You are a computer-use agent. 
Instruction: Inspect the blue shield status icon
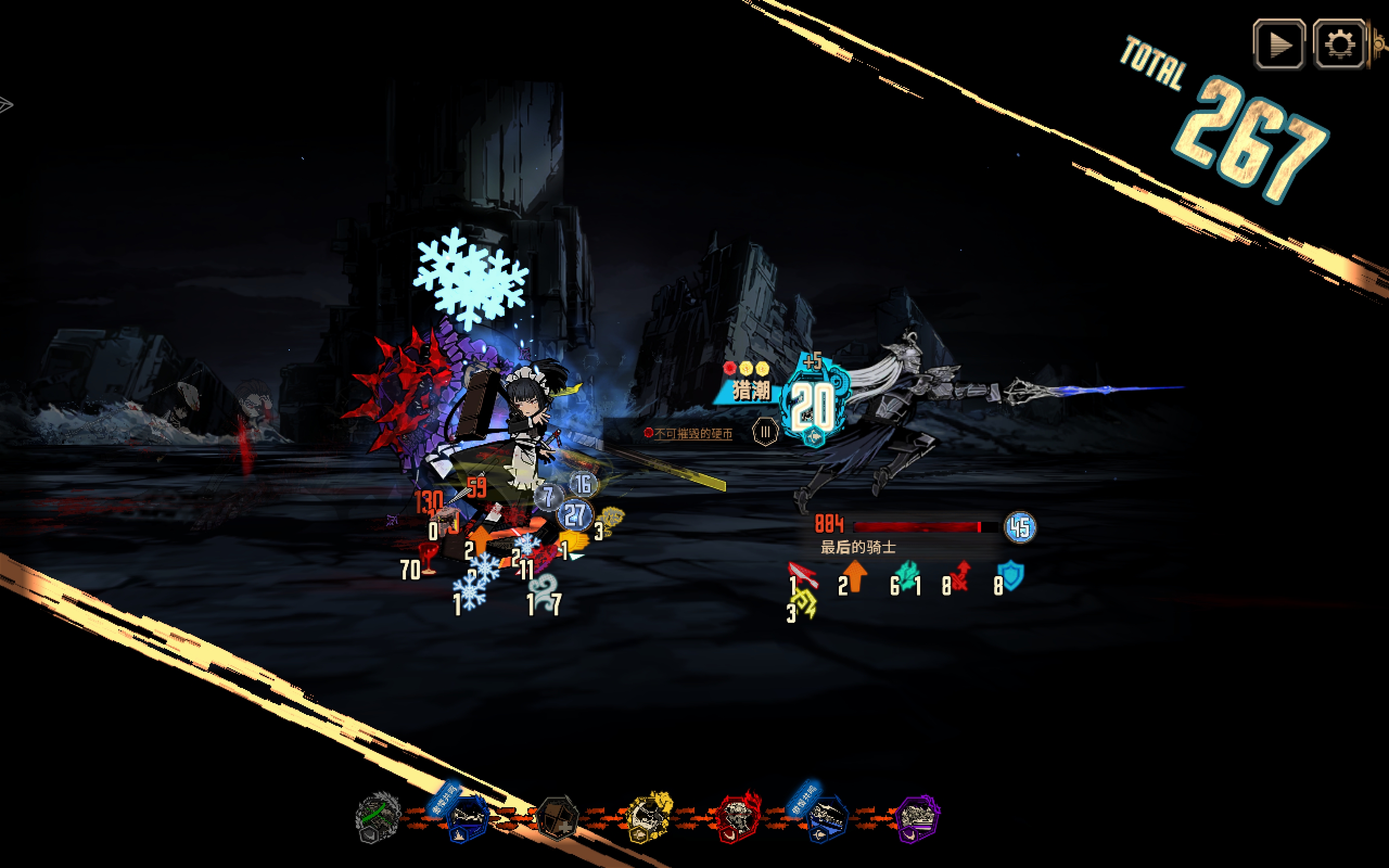click(1011, 576)
